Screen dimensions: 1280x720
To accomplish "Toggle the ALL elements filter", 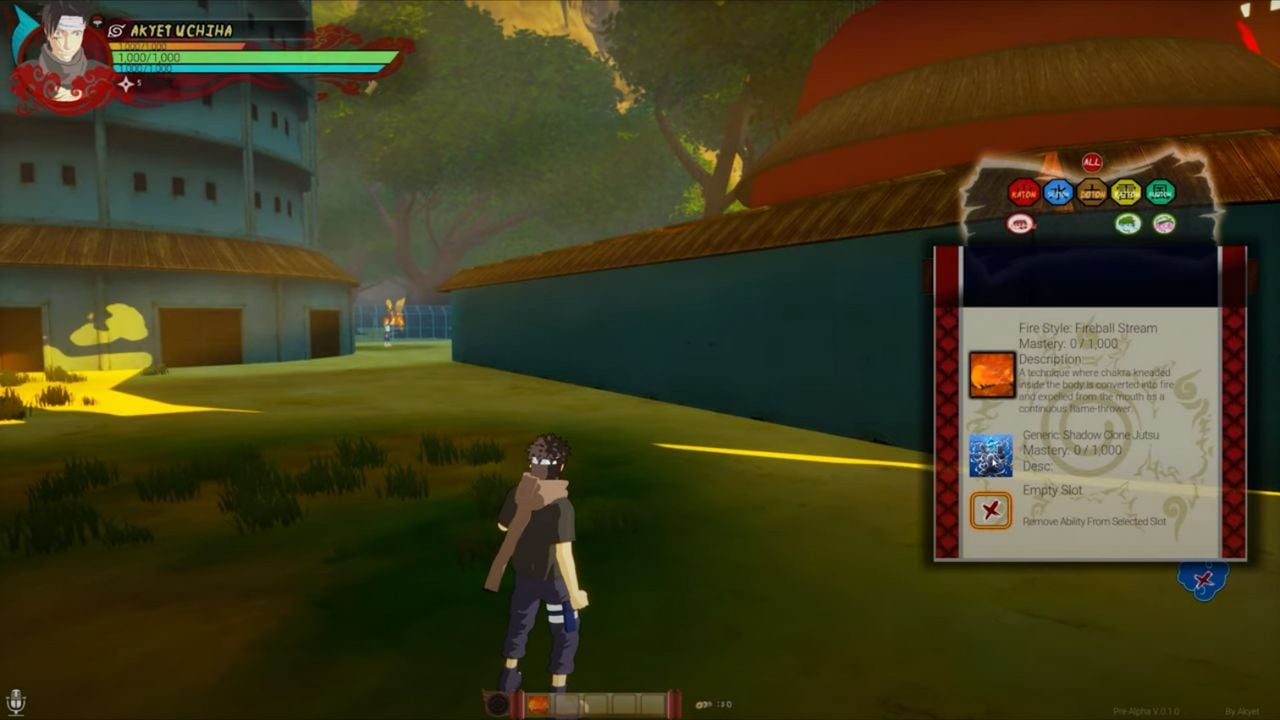I will [x=1091, y=162].
